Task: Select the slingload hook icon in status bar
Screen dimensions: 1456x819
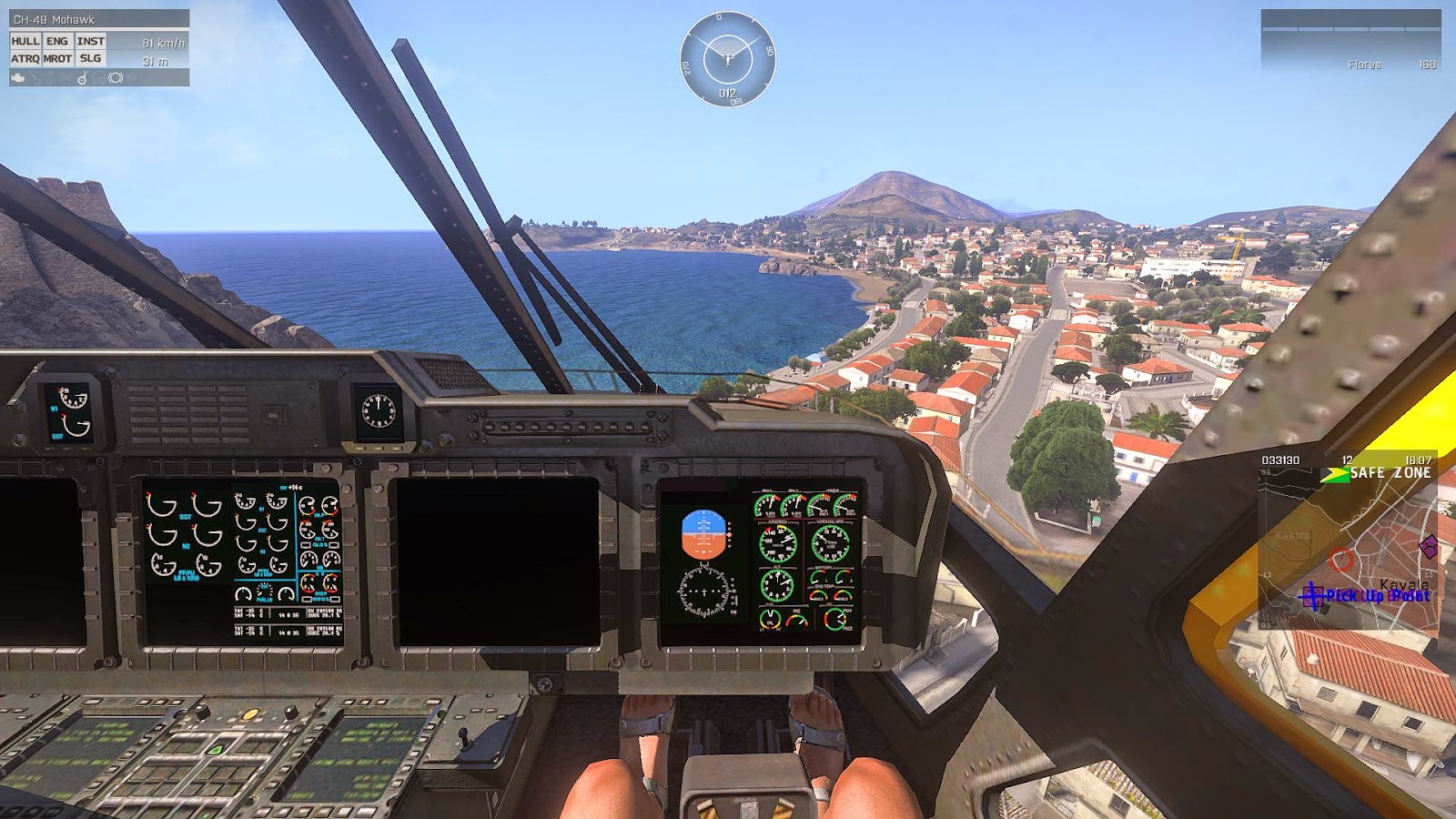Action: [x=83, y=78]
